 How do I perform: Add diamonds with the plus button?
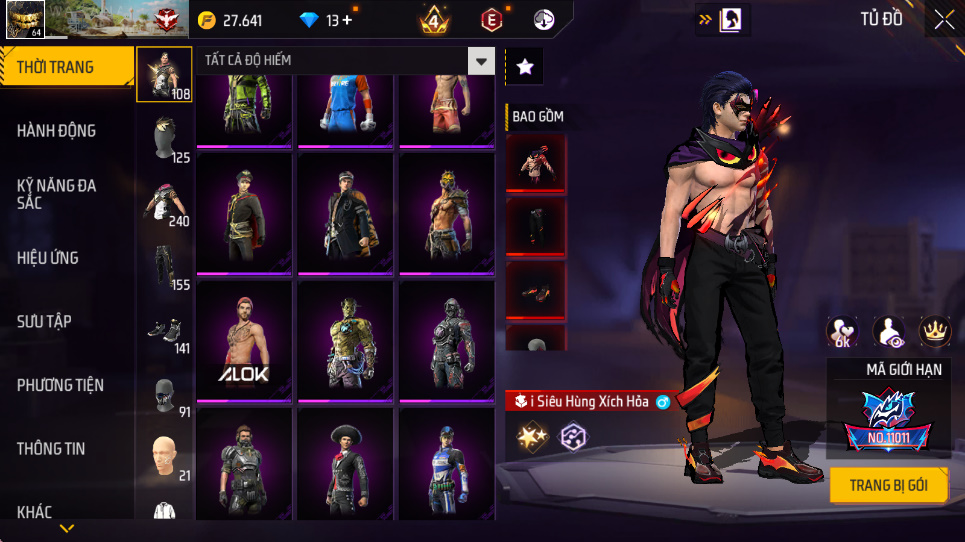coord(347,20)
